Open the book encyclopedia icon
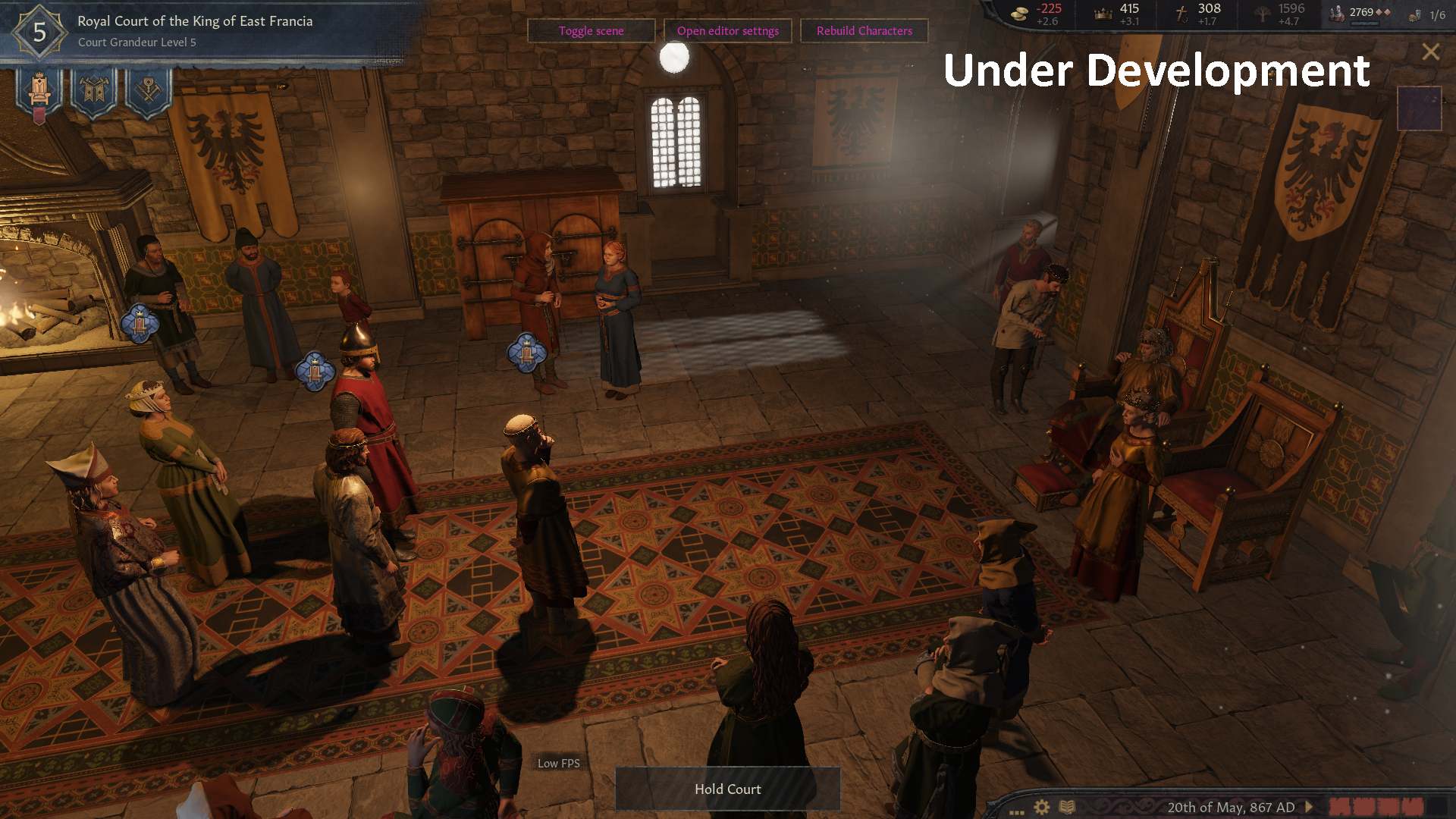1456x819 pixels. (x=1067, y=807)
